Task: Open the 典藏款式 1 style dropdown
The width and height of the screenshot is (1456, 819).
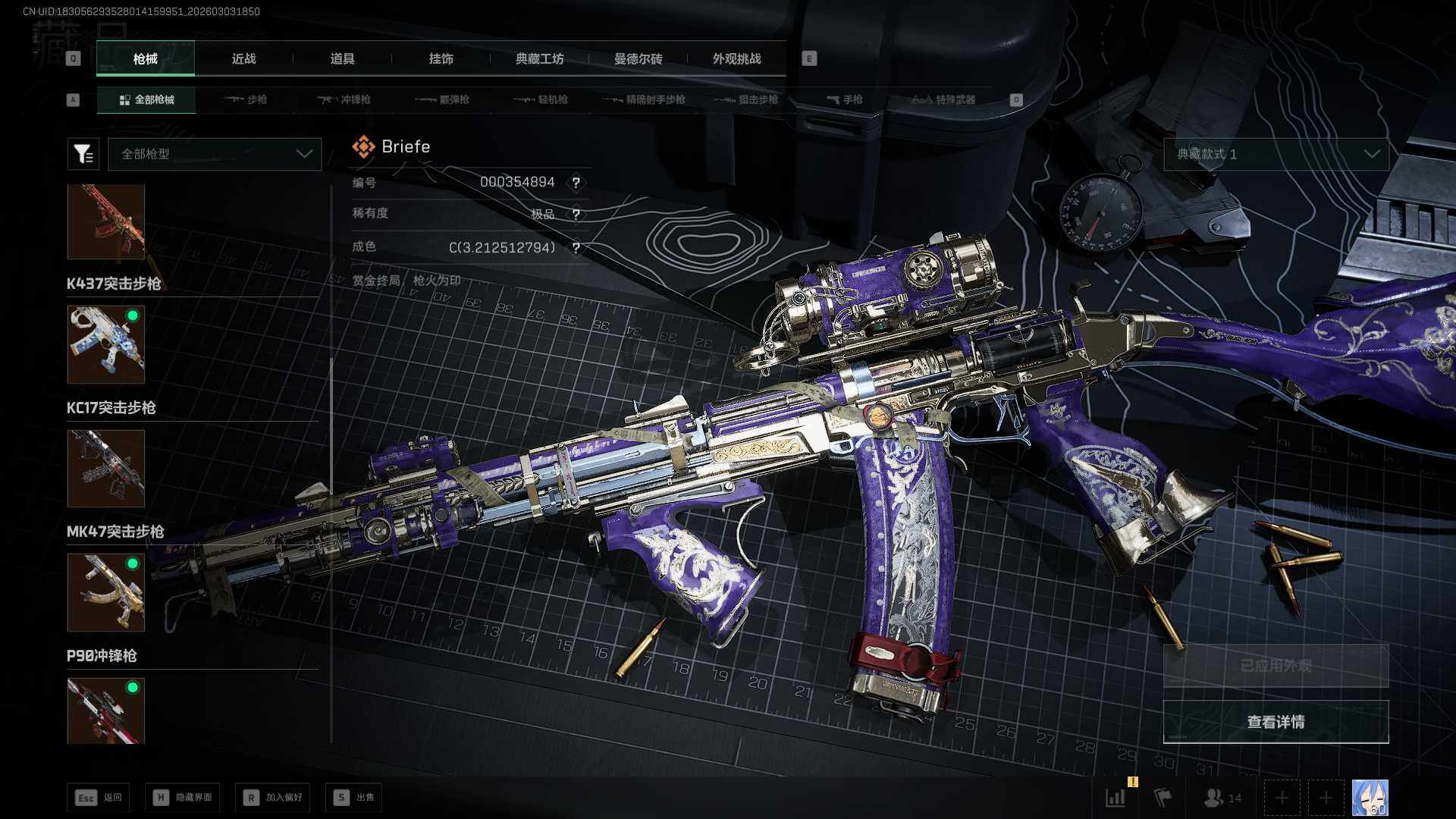Action: tap(1276, 154)
